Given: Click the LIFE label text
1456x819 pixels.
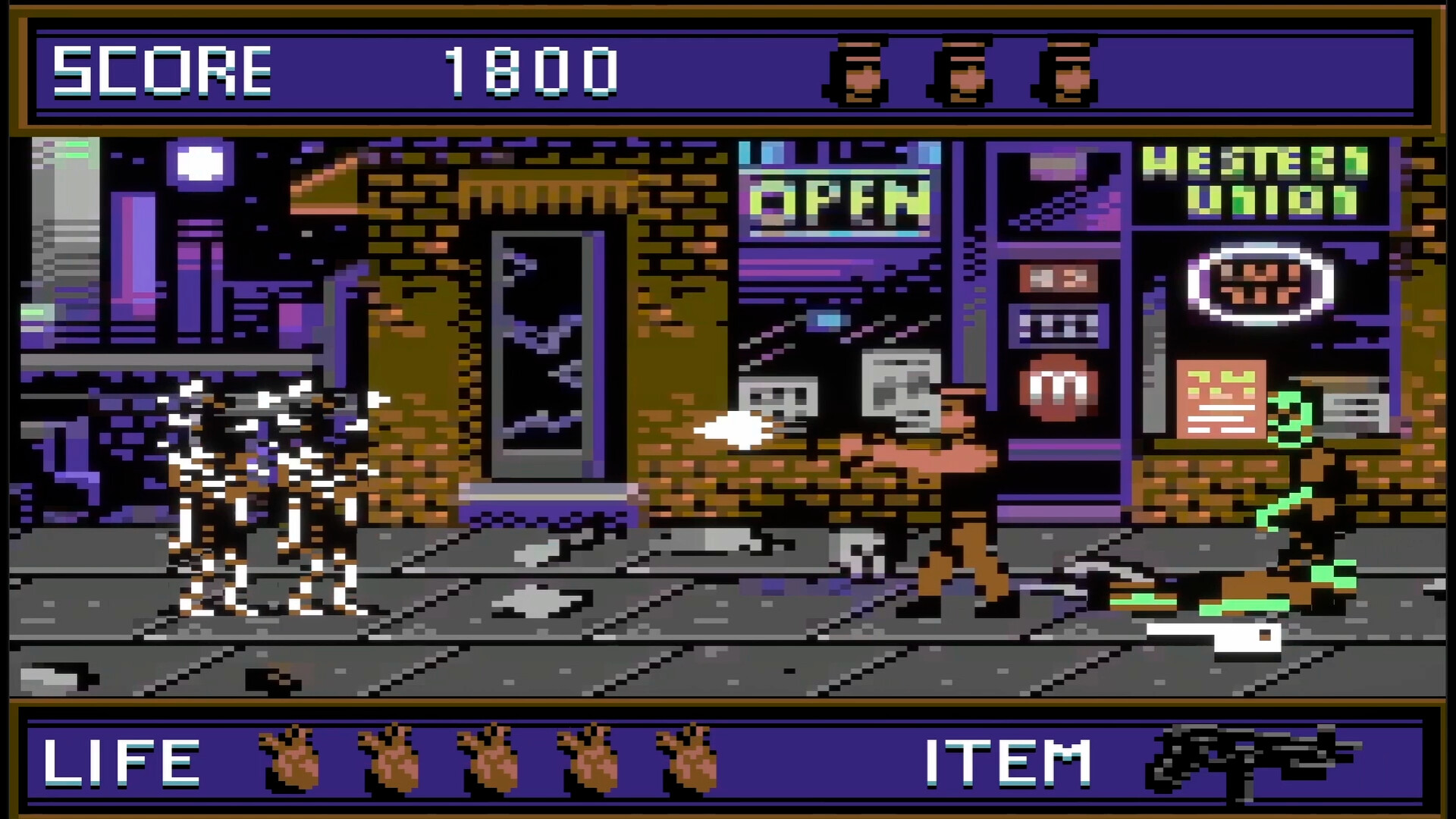Looking at the screenshot, I should [x=121, y=762].
